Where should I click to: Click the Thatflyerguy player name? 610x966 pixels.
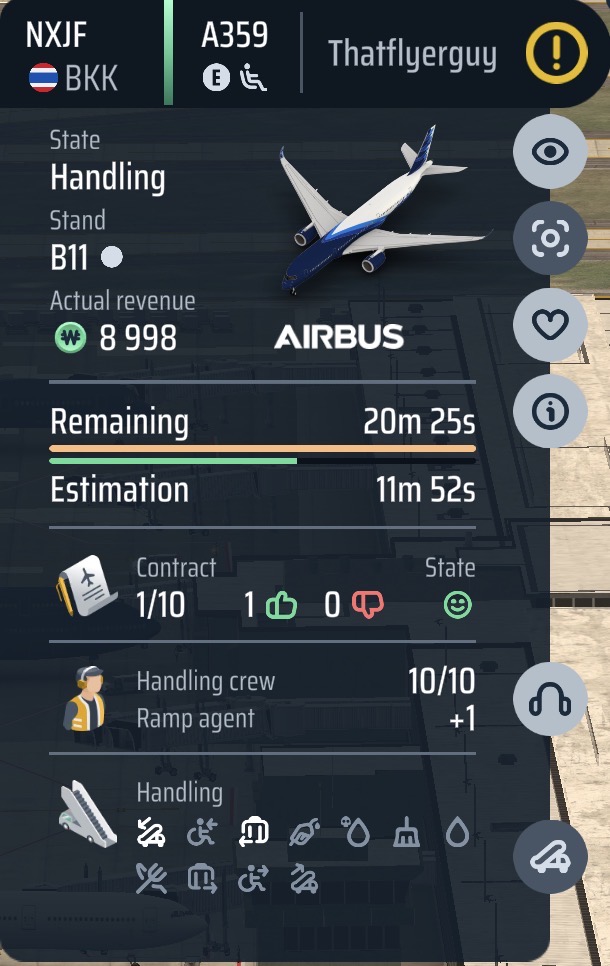[412, 54]
